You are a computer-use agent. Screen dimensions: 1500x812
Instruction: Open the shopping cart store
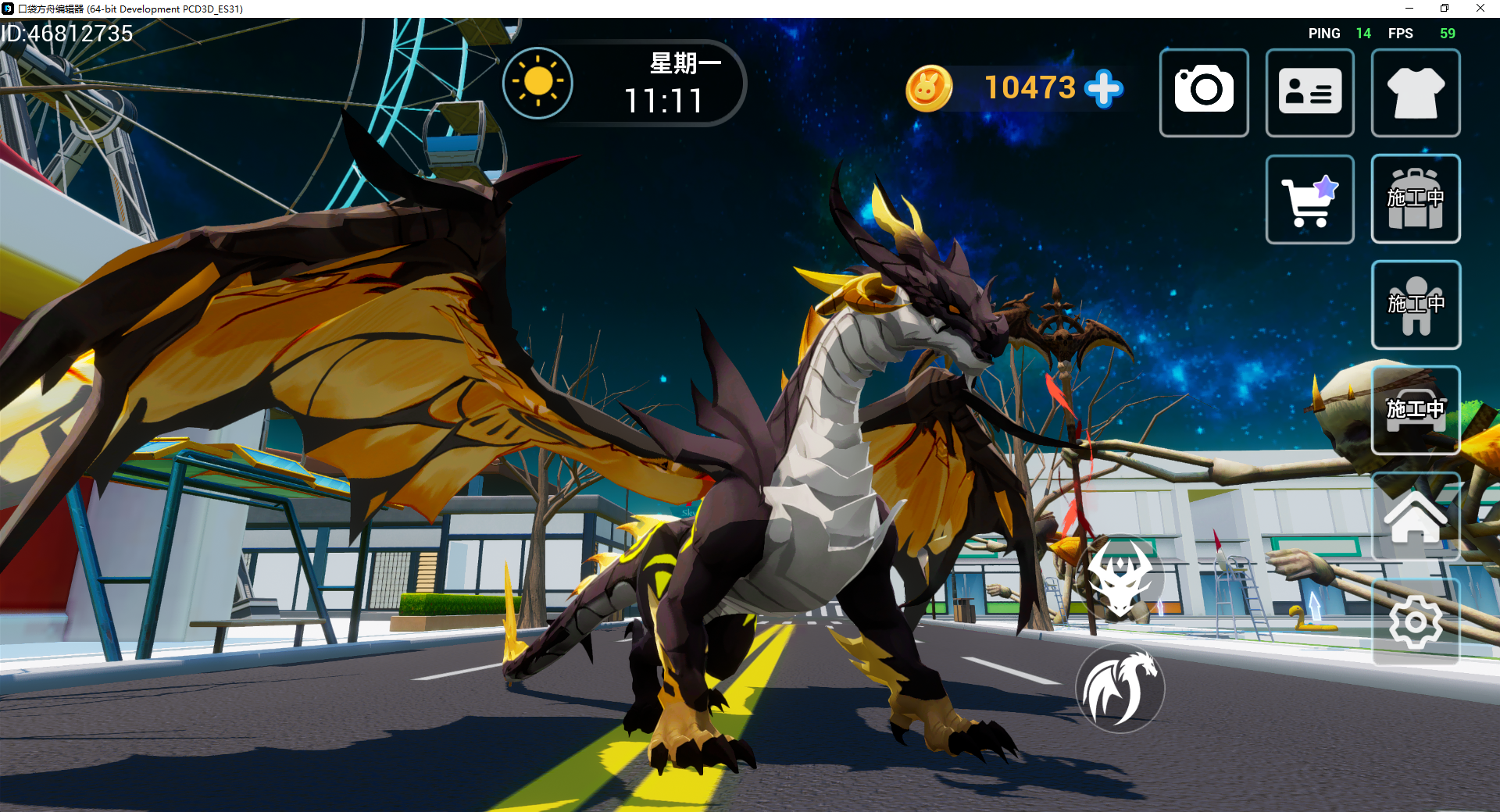tap(1309, 199)
